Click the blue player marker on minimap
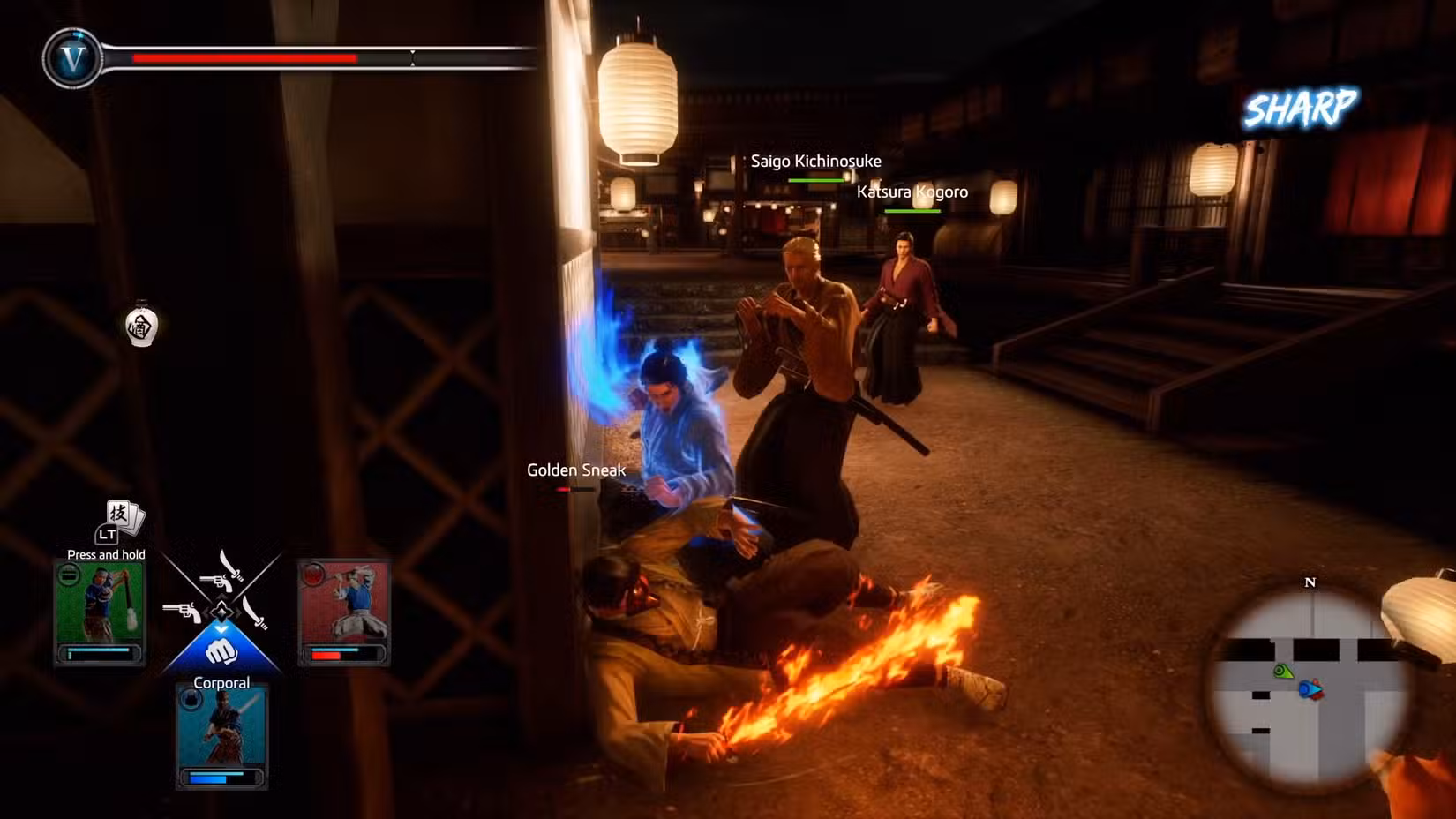The height and width of the screenshot is (819, 1456). click(1310, 689)
